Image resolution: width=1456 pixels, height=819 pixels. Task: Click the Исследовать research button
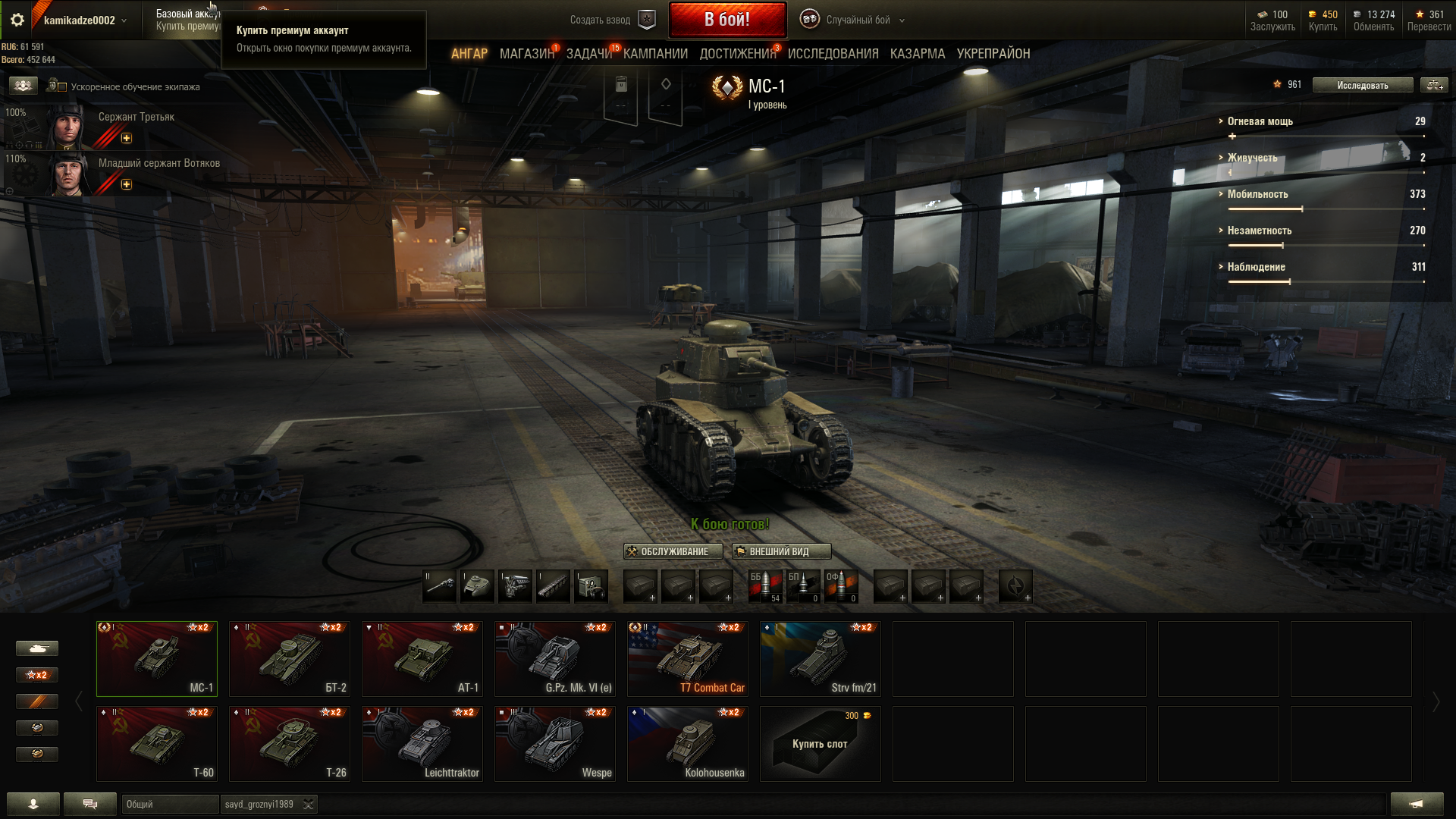point(1362,85)
